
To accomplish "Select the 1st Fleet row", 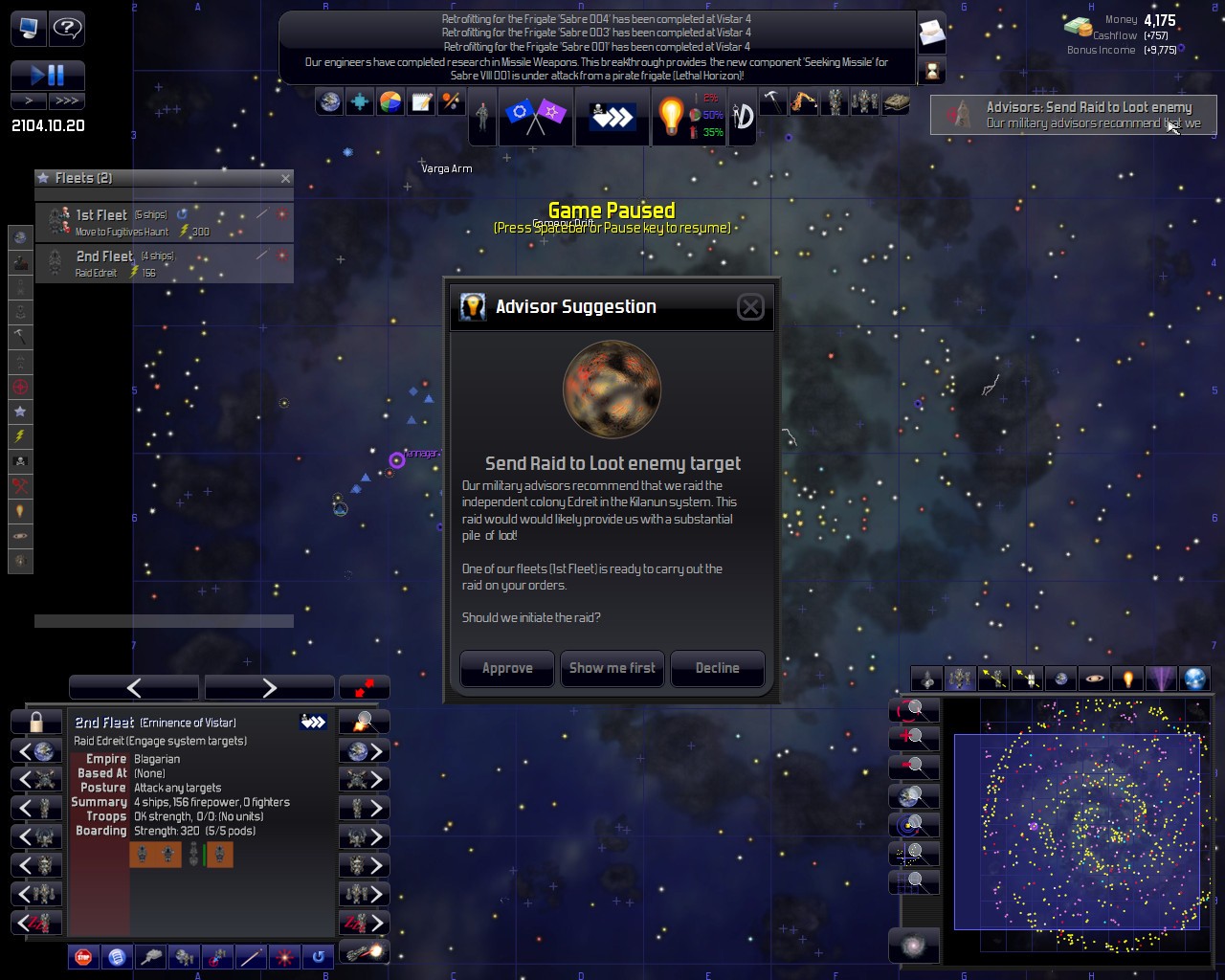I will (x=165, y=222).
